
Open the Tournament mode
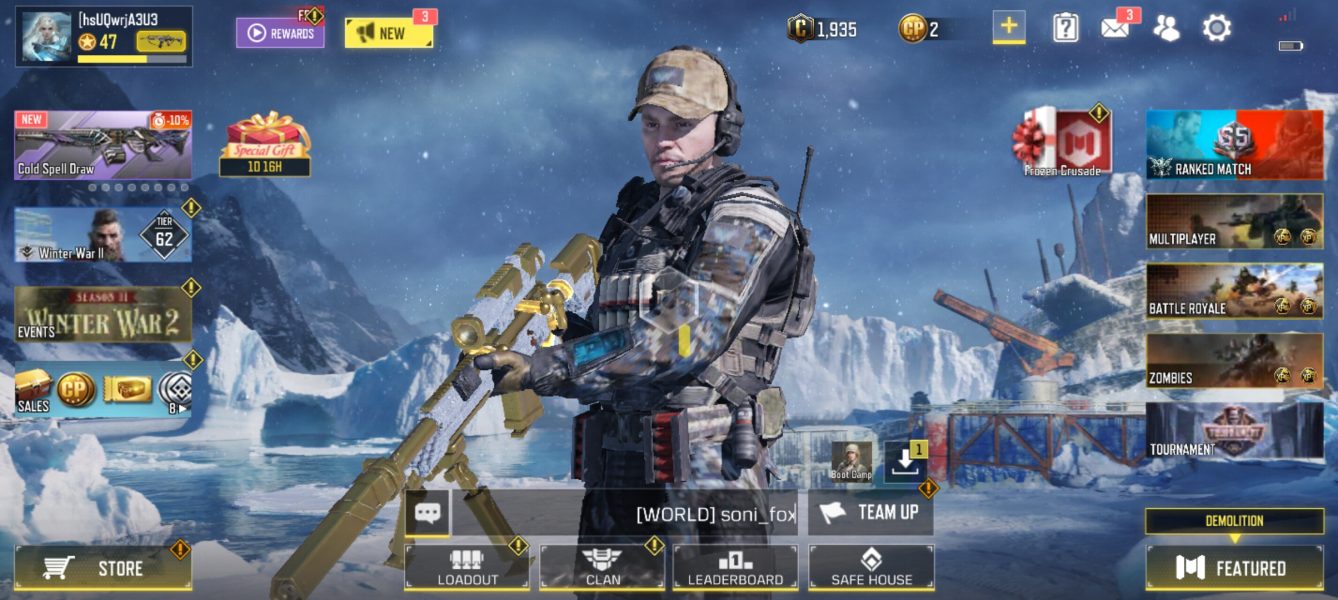click(1234, 431)
